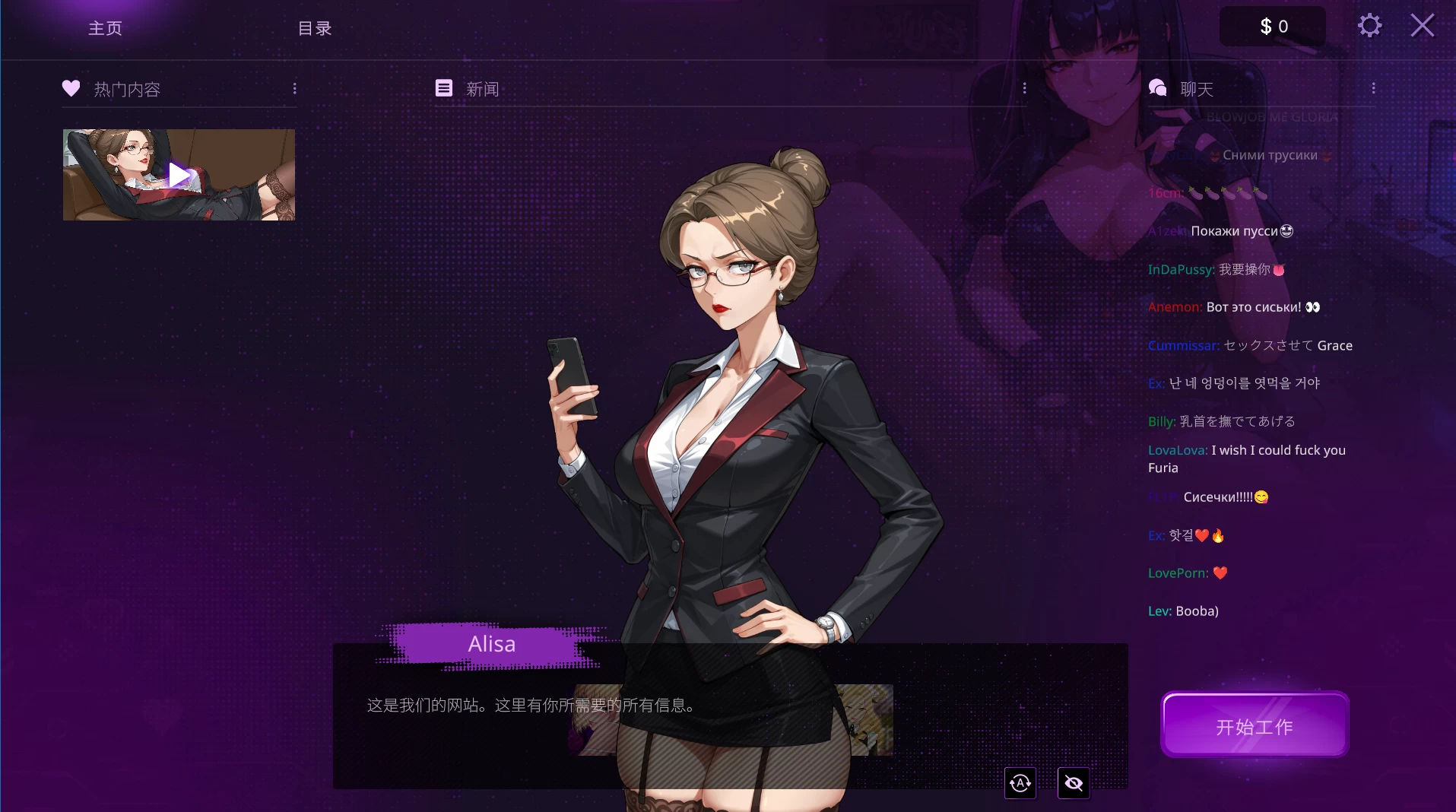
Task: Switch to the 目录 tab
Action: [314, 28]
